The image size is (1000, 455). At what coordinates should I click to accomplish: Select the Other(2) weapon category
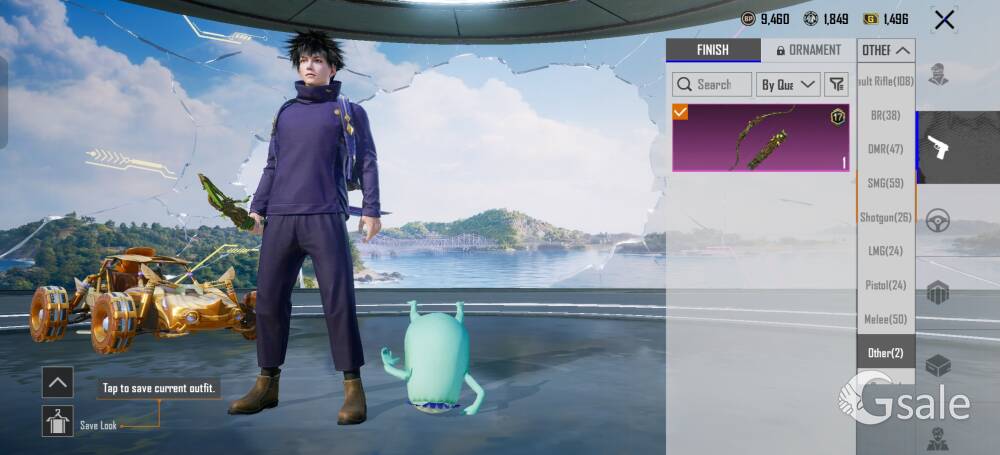[885, 353]
